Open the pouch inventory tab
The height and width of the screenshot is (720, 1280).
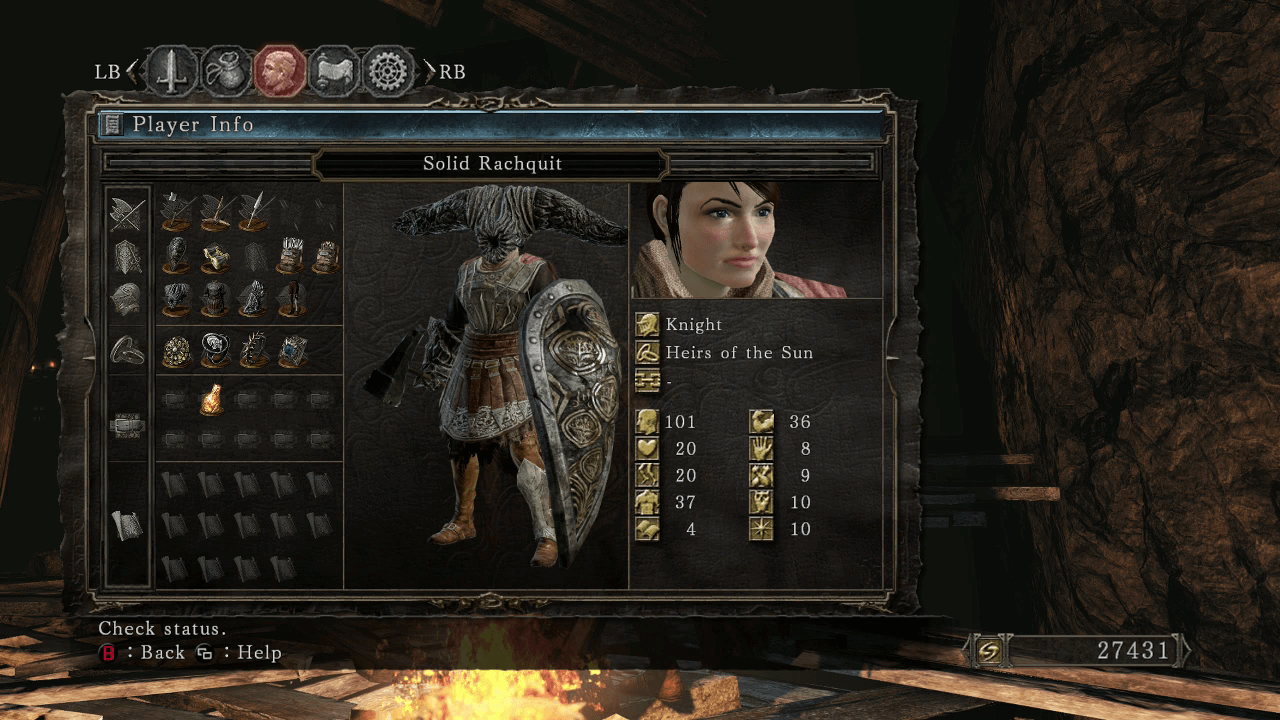226,72
